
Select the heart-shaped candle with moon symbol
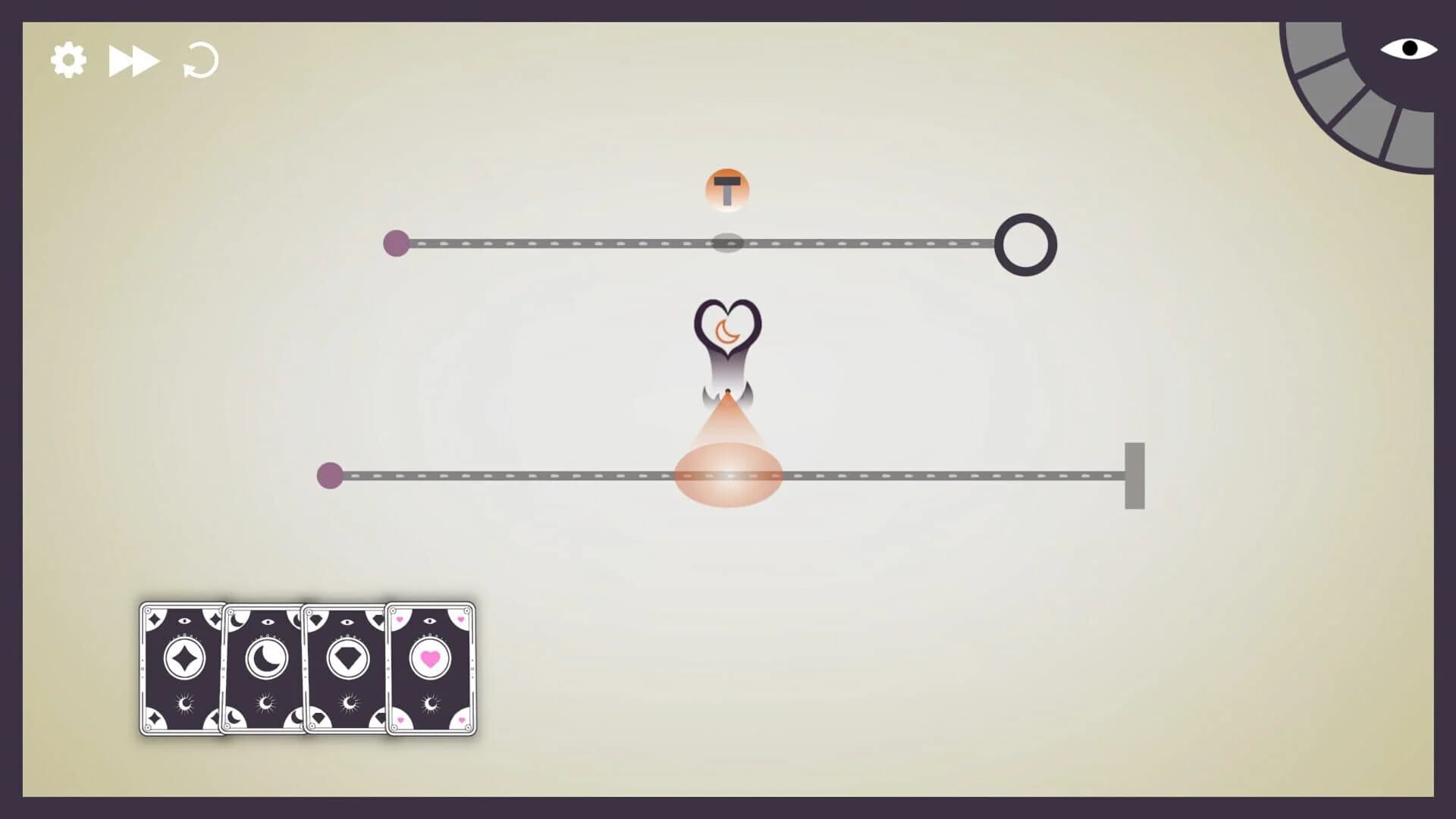point(726,332)
